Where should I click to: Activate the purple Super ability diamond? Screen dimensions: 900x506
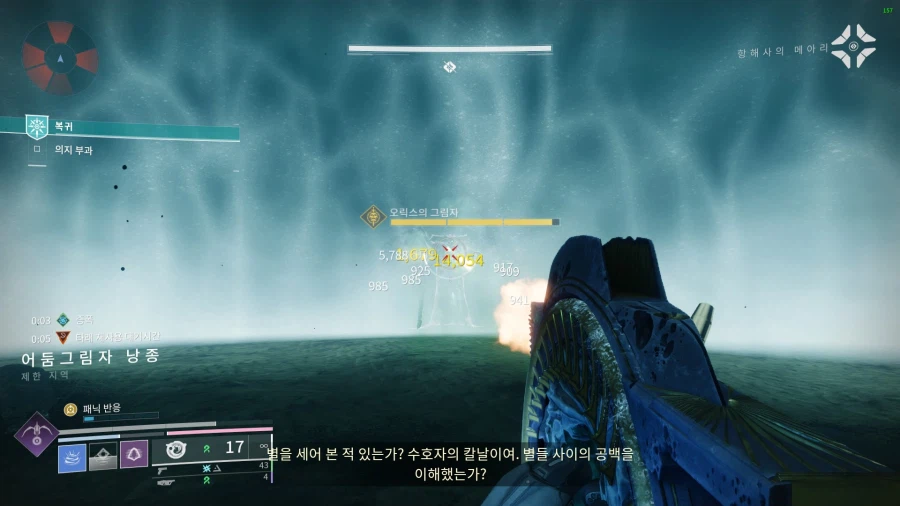click(36, 436)
